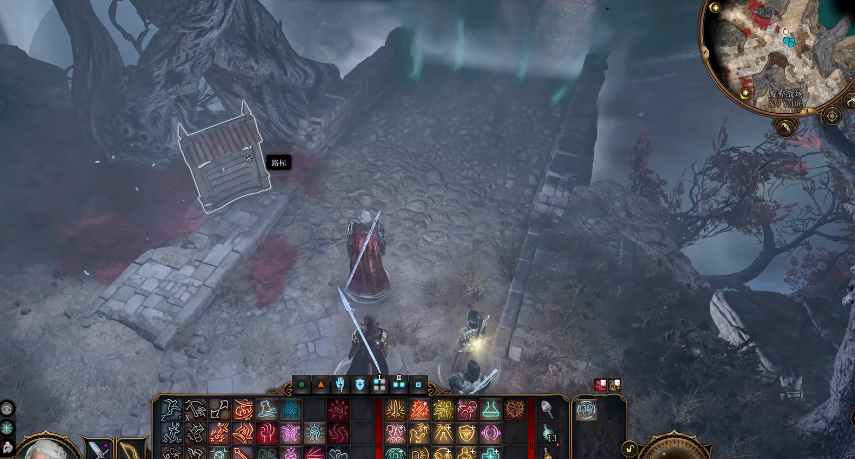Viewport: 855px width, 459px height.
Task: Click the twin masks icon in side panel
Action: coord(588,410)
